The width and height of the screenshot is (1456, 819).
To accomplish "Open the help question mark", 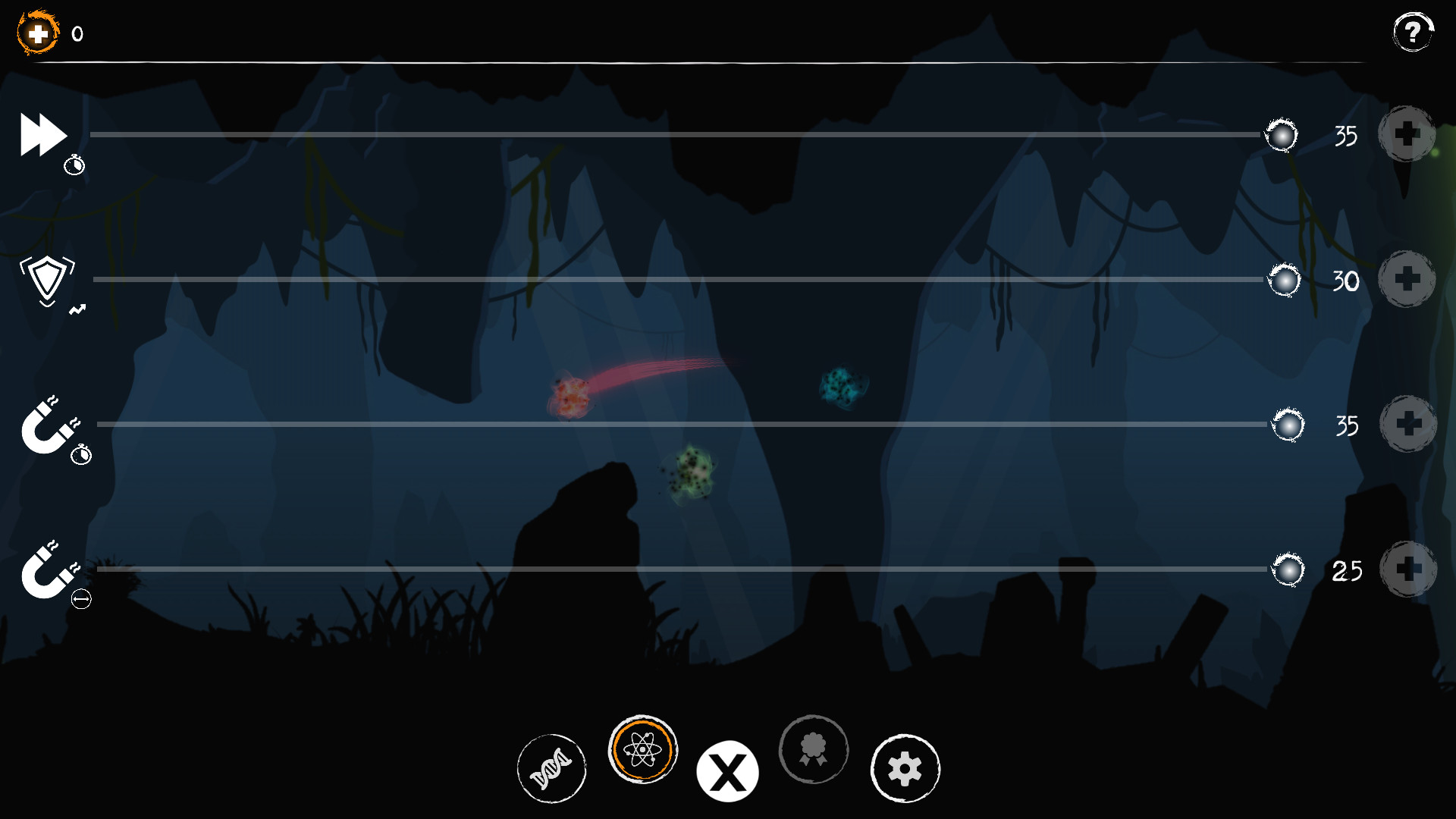I will click(1412, 32).
